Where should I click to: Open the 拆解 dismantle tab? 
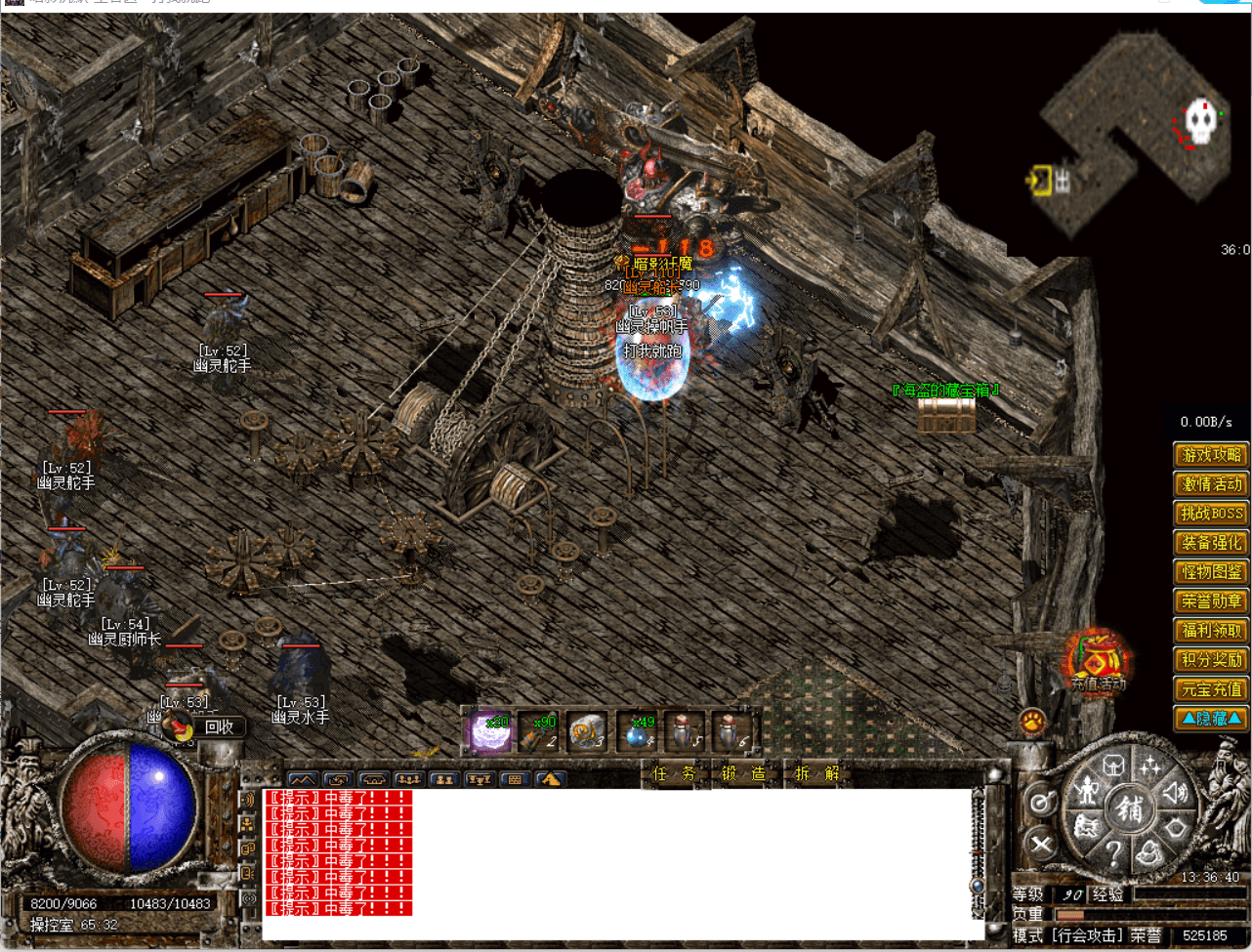816,773
